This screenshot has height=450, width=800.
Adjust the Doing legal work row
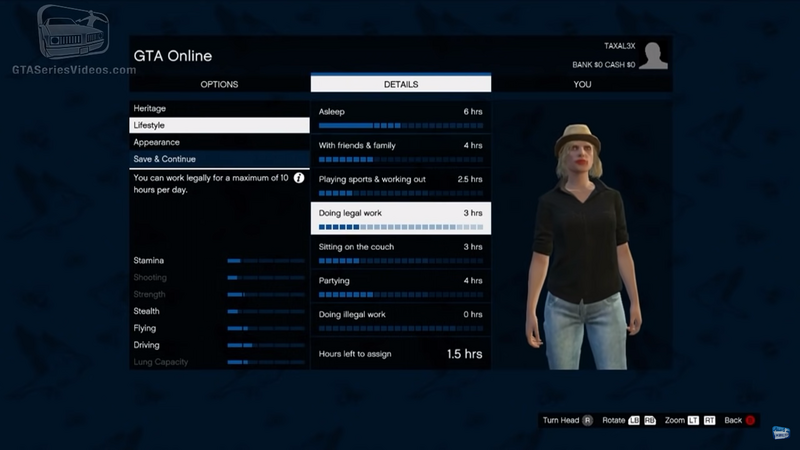400,219
